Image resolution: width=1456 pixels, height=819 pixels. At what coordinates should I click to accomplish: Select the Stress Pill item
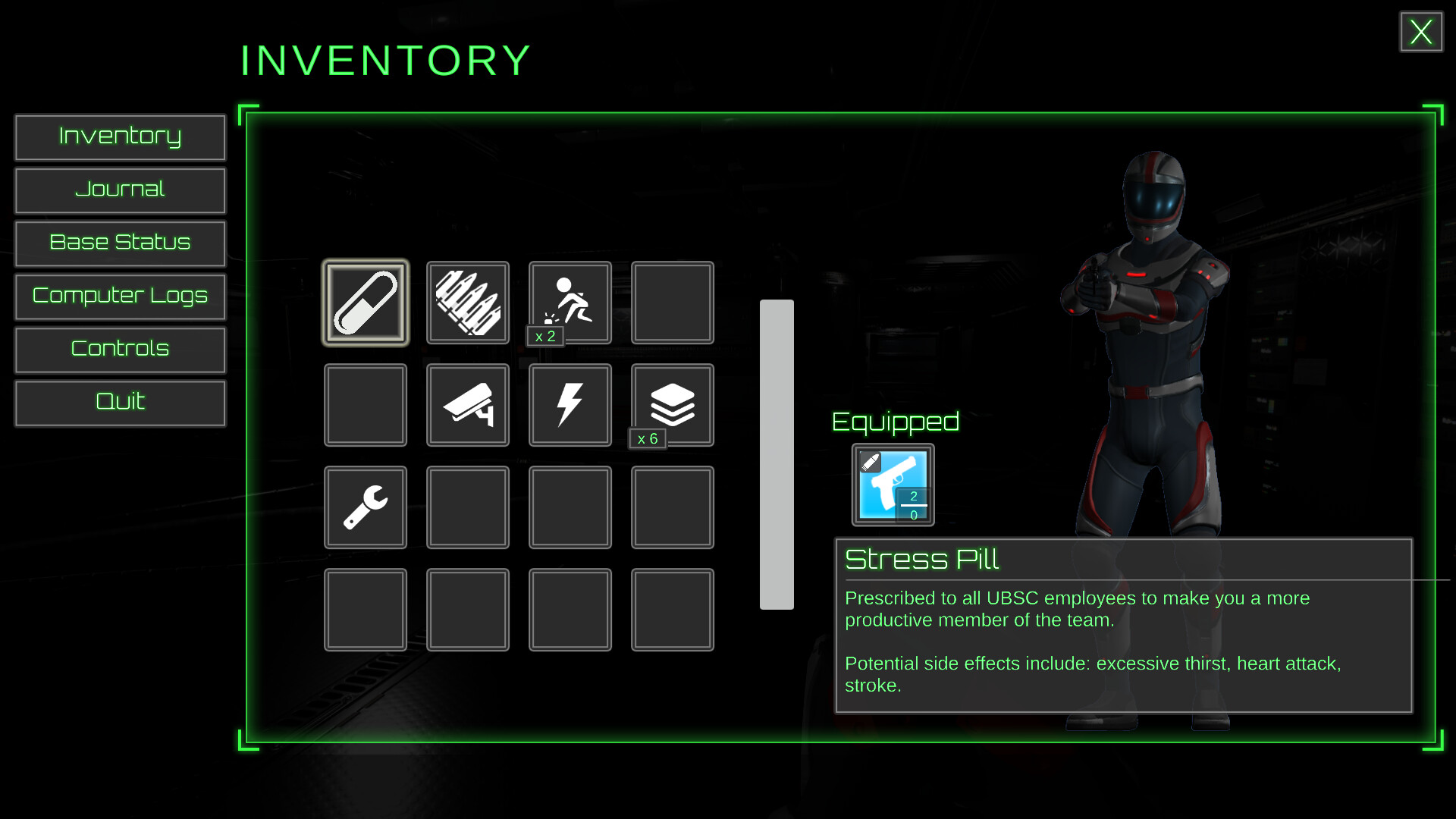[x=365, y=302]
